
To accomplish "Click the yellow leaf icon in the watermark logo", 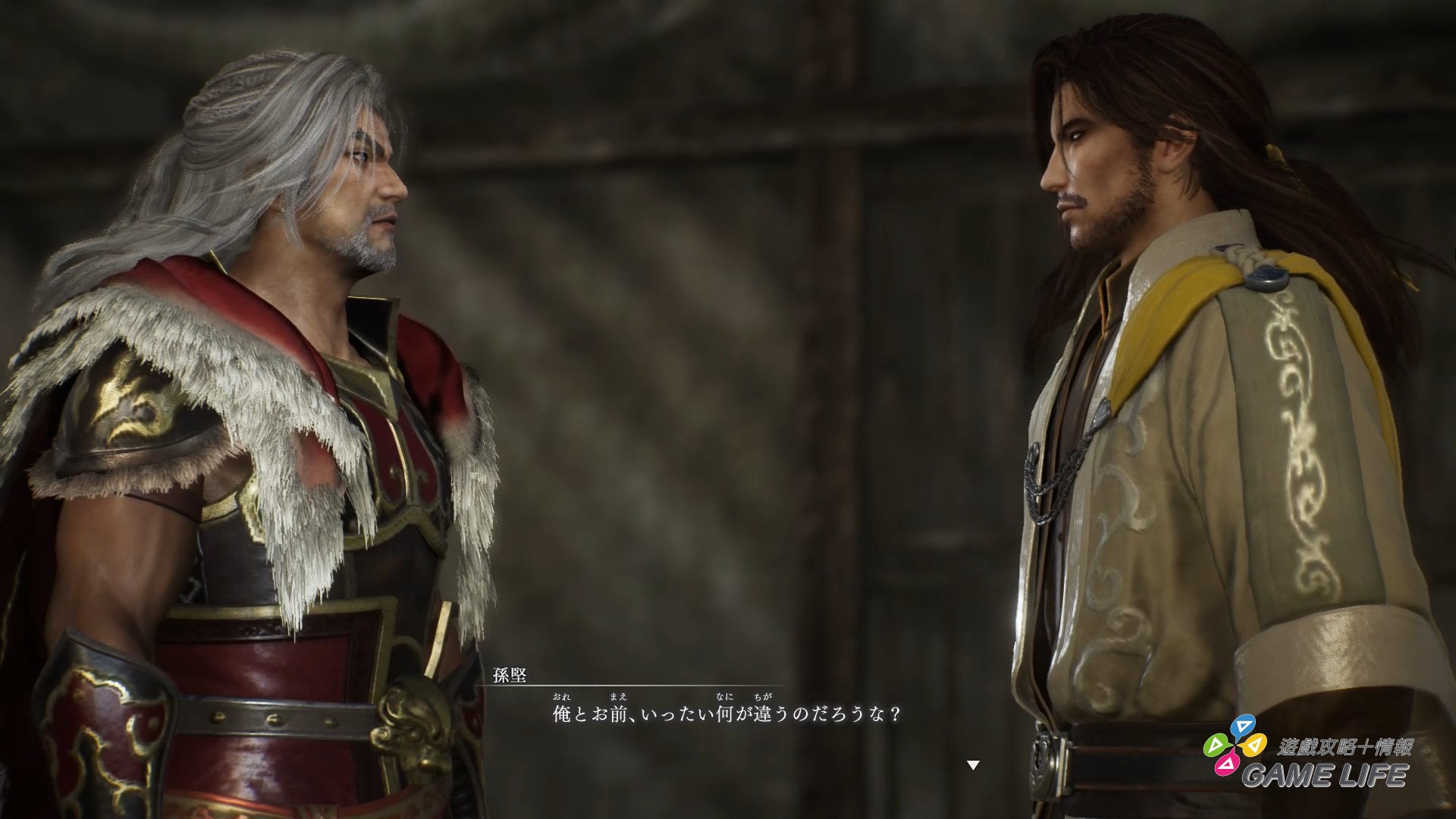I will point(1254,745).
